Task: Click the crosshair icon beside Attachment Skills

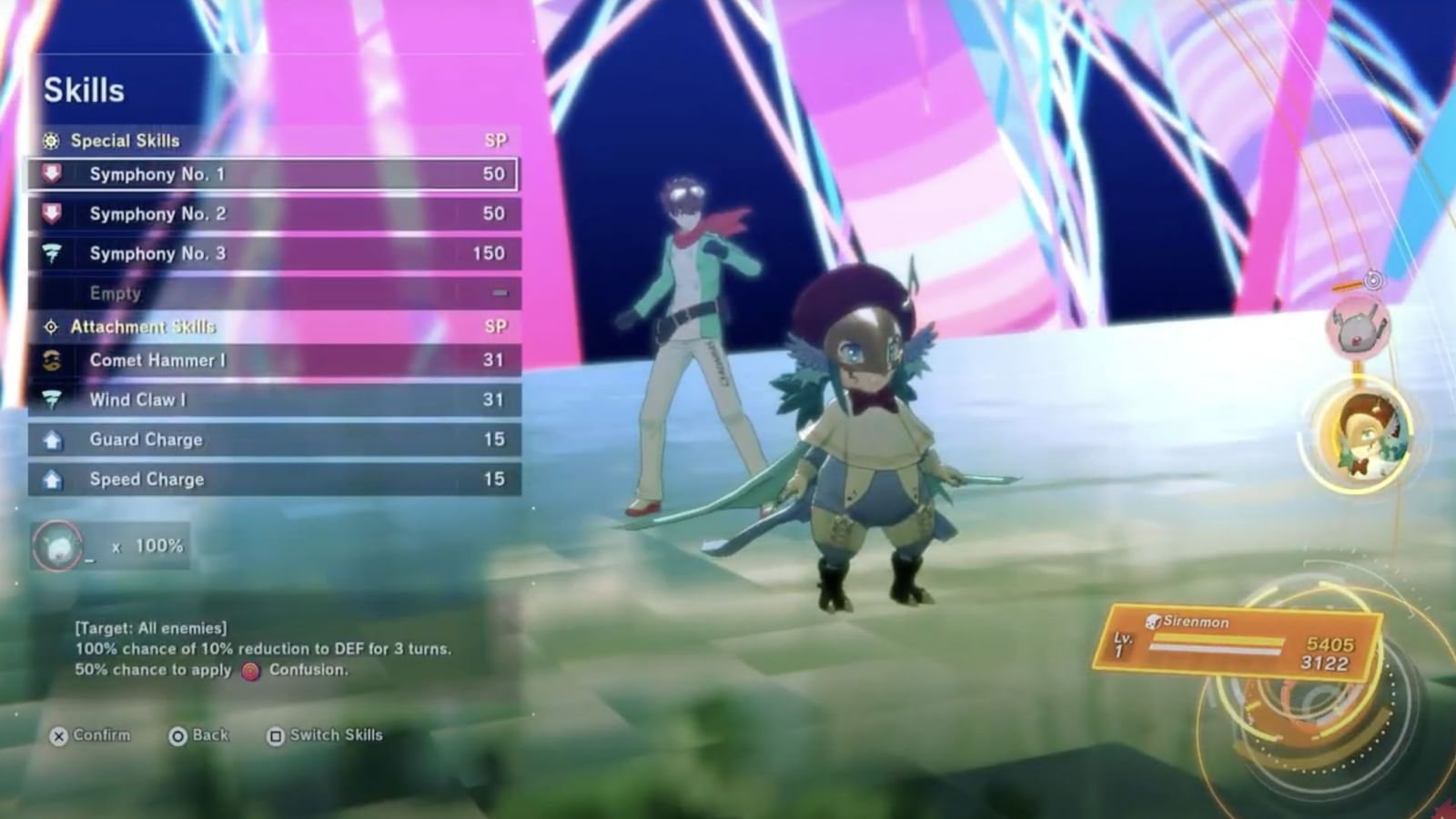Action: pyautogui.click(x=52, y=327)
